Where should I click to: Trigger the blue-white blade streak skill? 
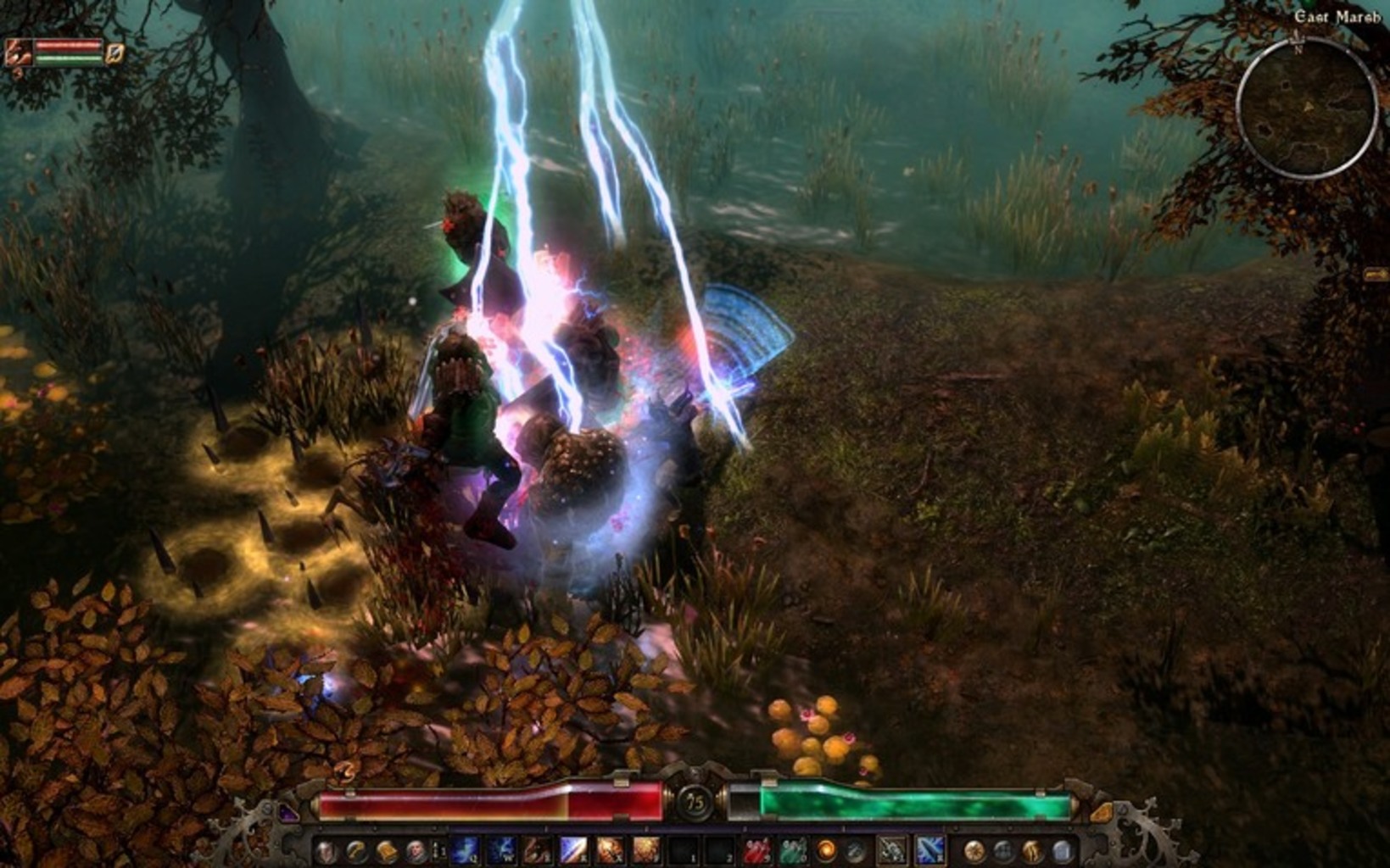pyautogui.click(x=573, y=850)
